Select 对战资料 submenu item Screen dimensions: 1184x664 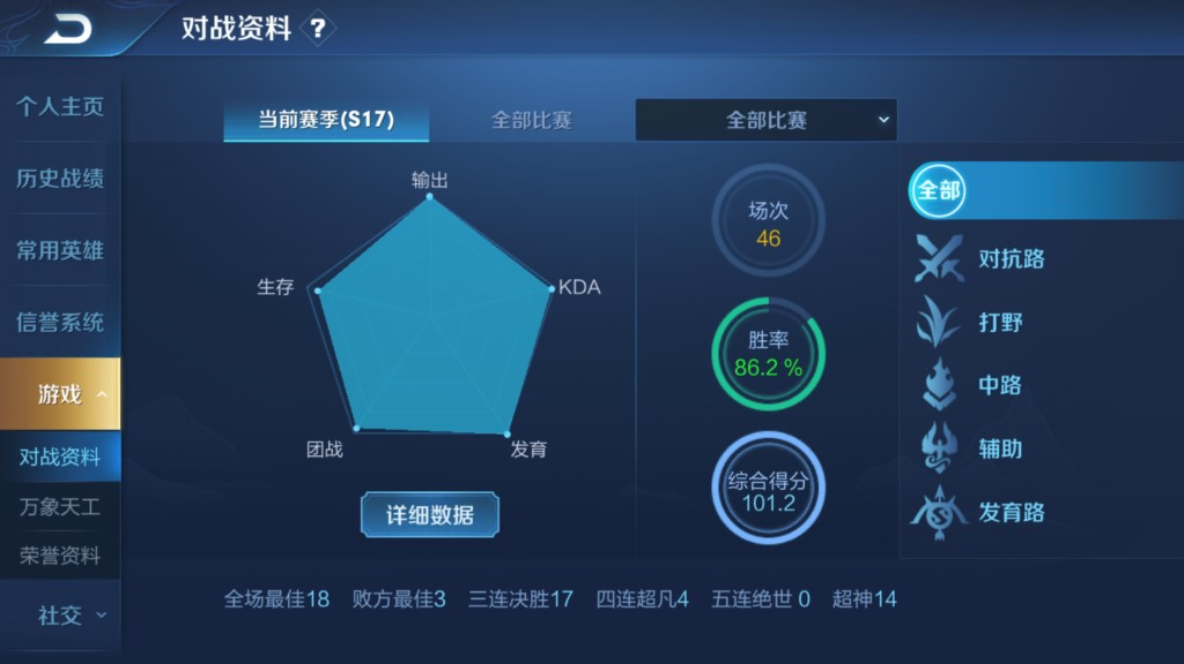[x=60, y=457]
